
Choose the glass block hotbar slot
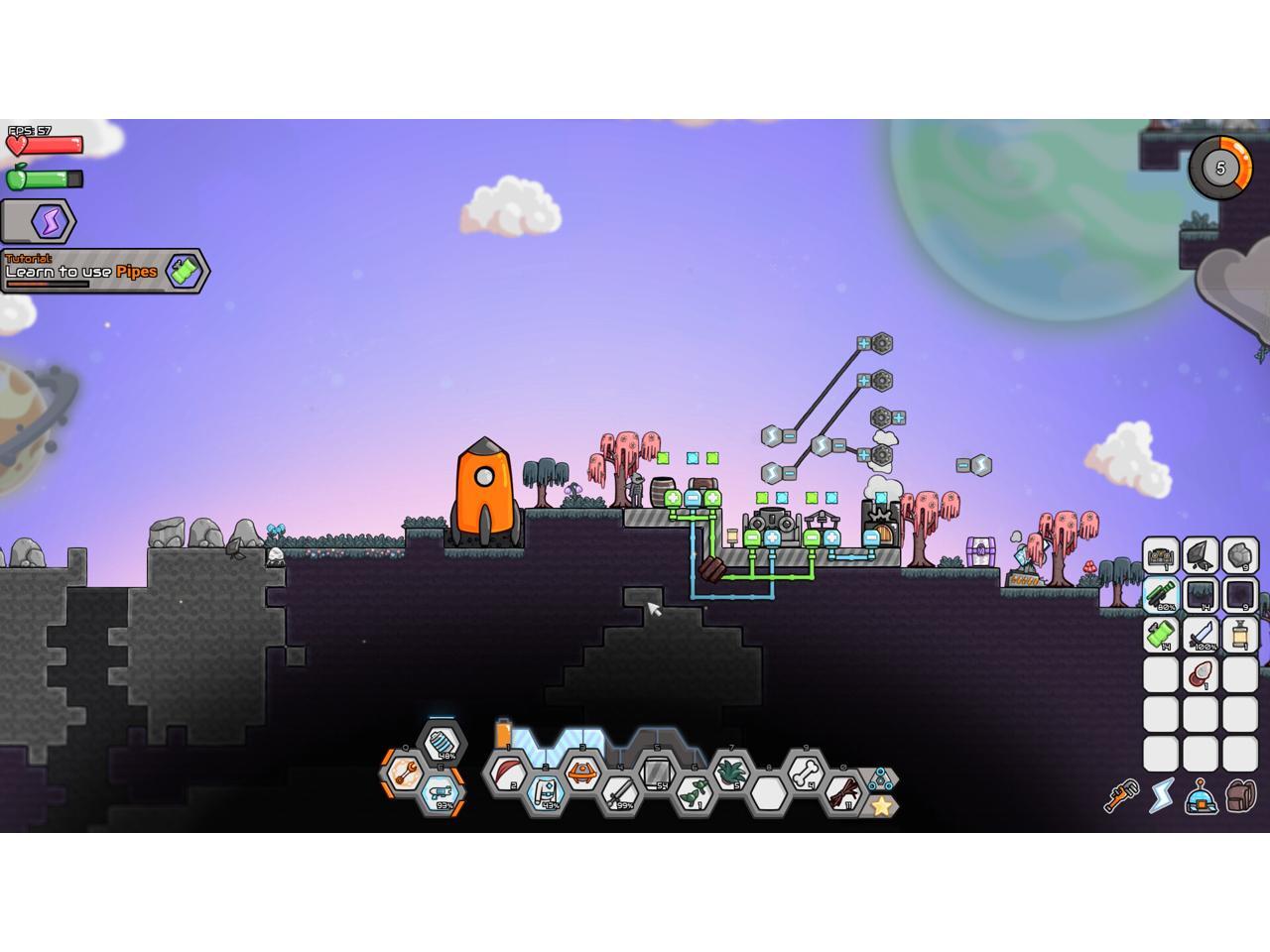656,772
